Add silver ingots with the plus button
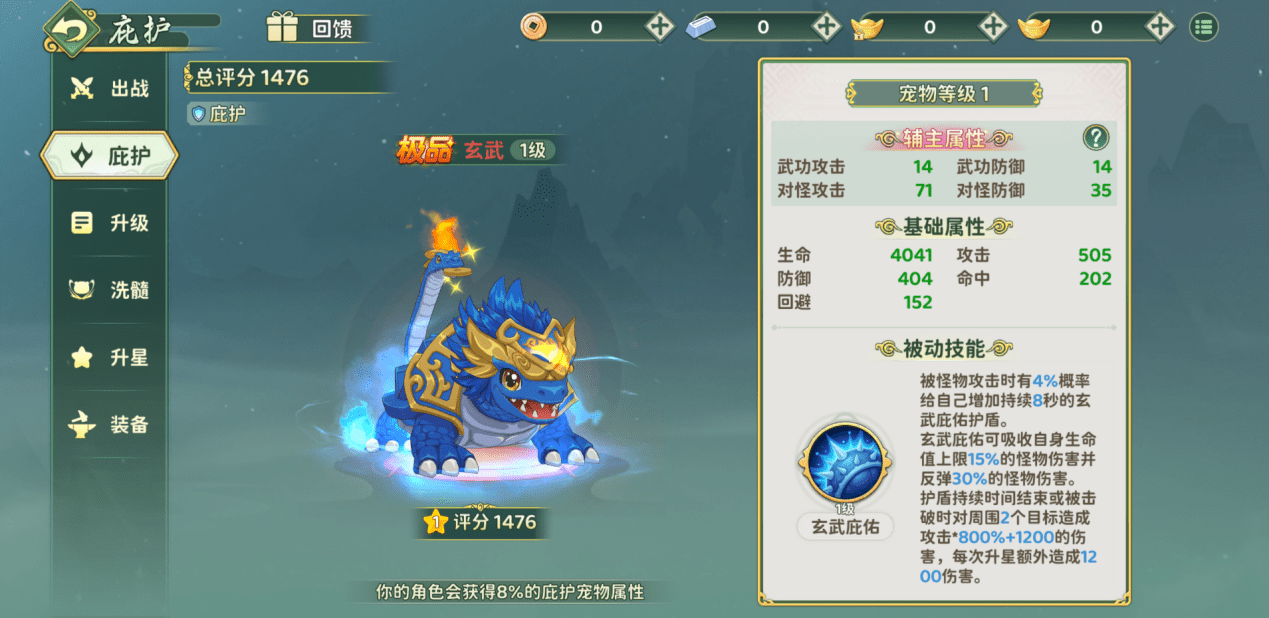Screen dimensions: 1269x618 826,27
